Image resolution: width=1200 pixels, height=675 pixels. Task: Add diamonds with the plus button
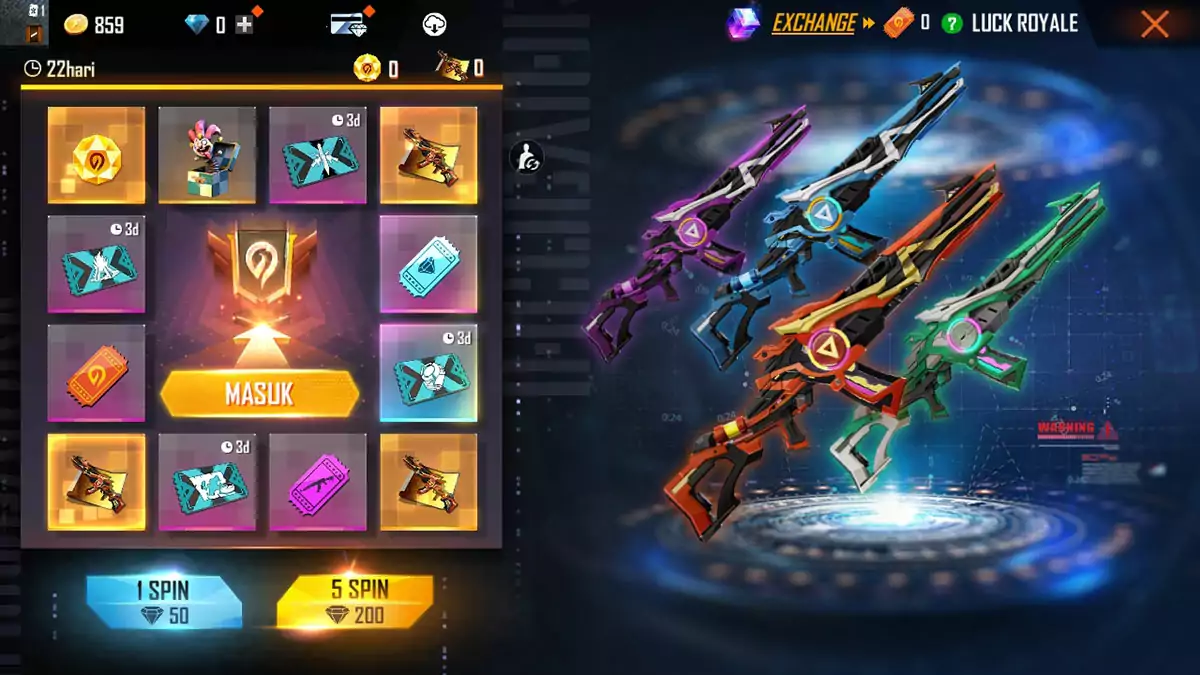[x=244, y=25]
